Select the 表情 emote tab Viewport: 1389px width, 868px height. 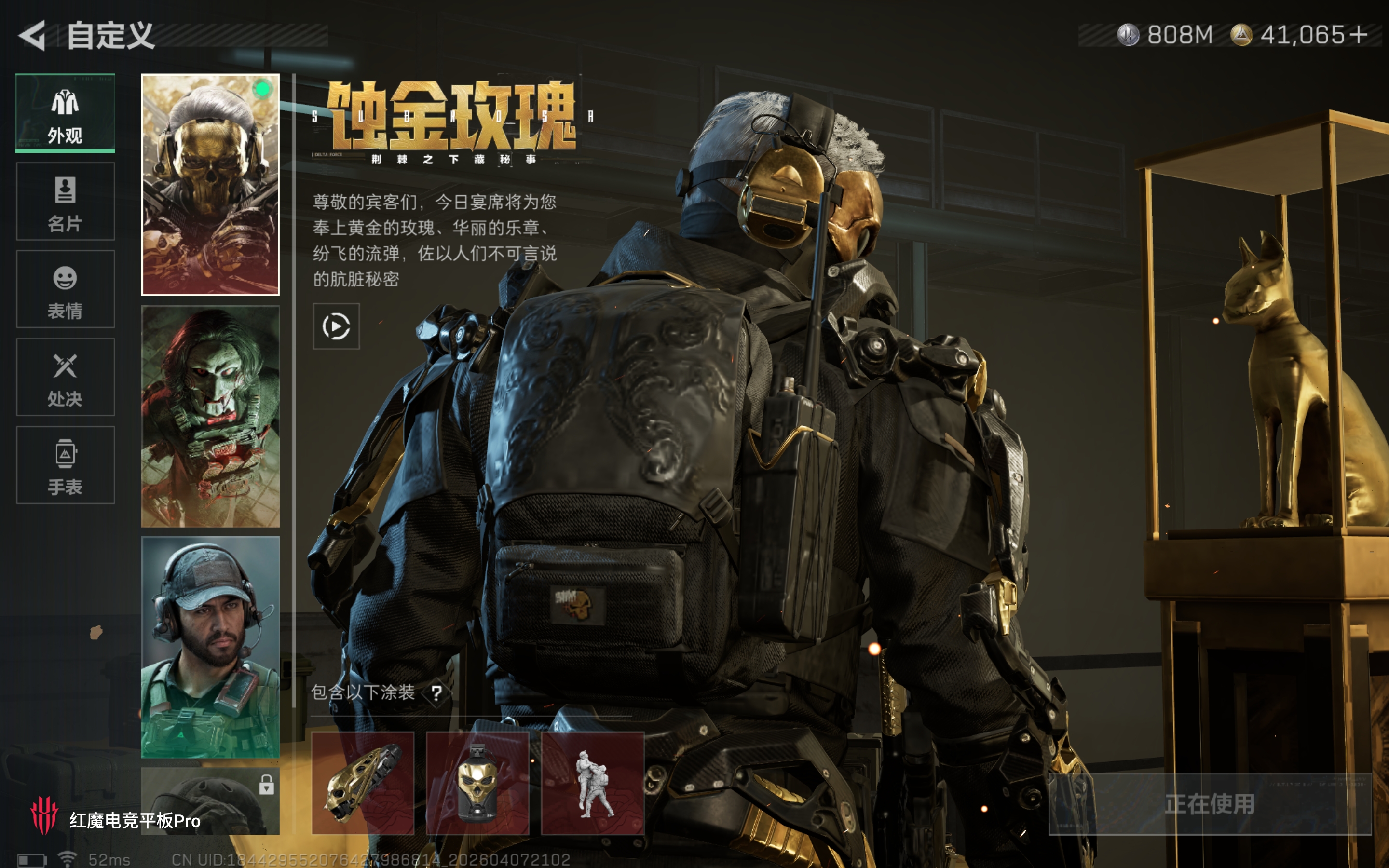(x=65, y=289)
